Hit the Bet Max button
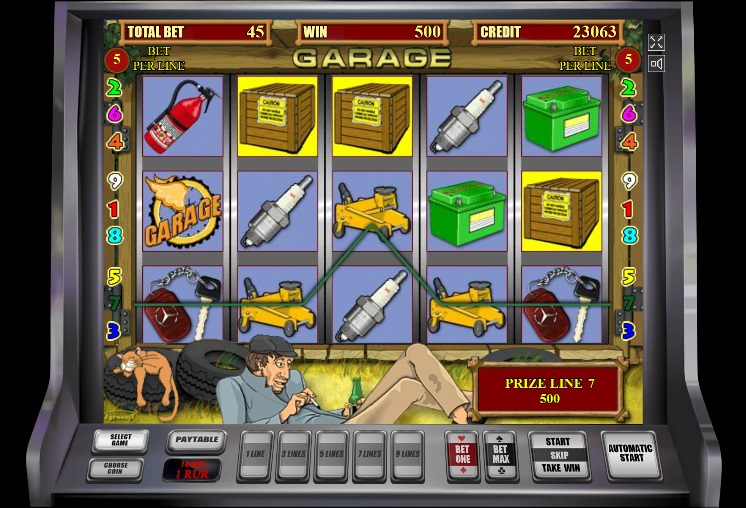Screen dimensions: 746x508 click(500, 455)
